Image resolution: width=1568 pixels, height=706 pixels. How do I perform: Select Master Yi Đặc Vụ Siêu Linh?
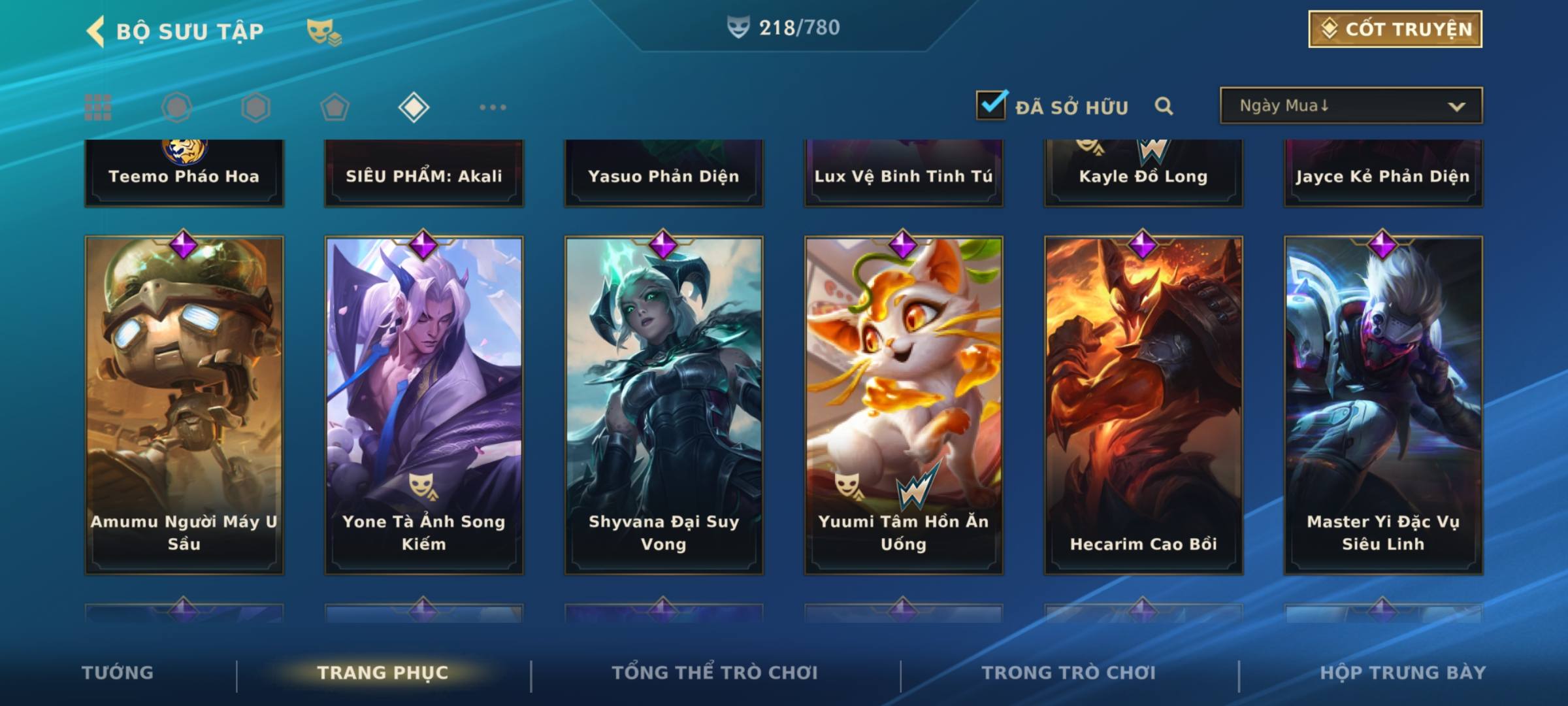(x=1383, y=405)
